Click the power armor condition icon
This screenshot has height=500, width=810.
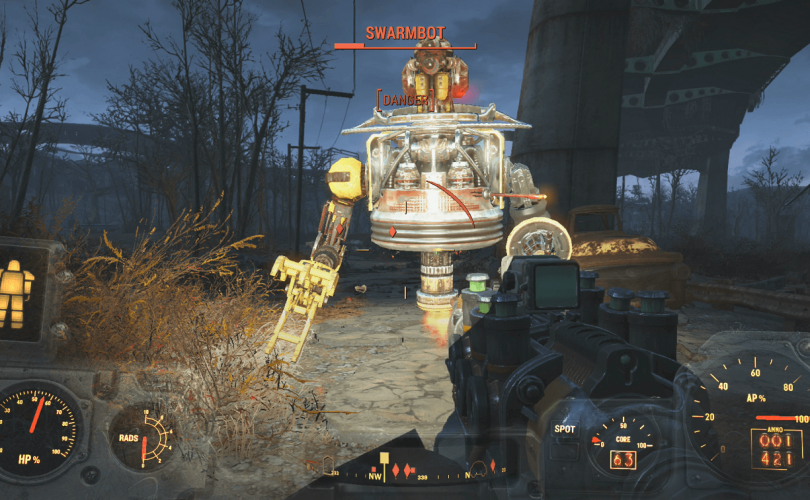14,295
